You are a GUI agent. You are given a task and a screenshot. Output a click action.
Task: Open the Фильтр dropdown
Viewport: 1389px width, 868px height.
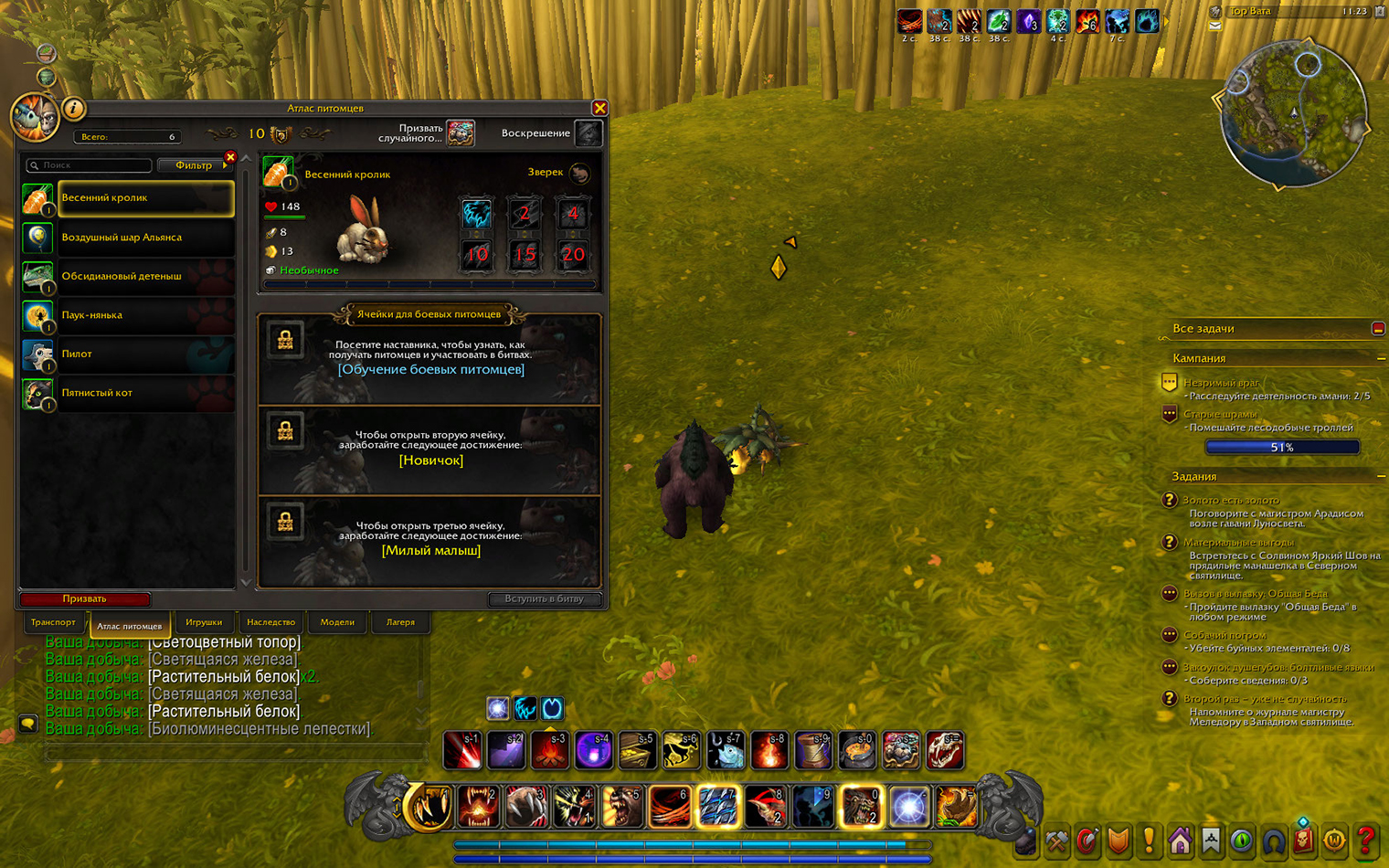194,165
